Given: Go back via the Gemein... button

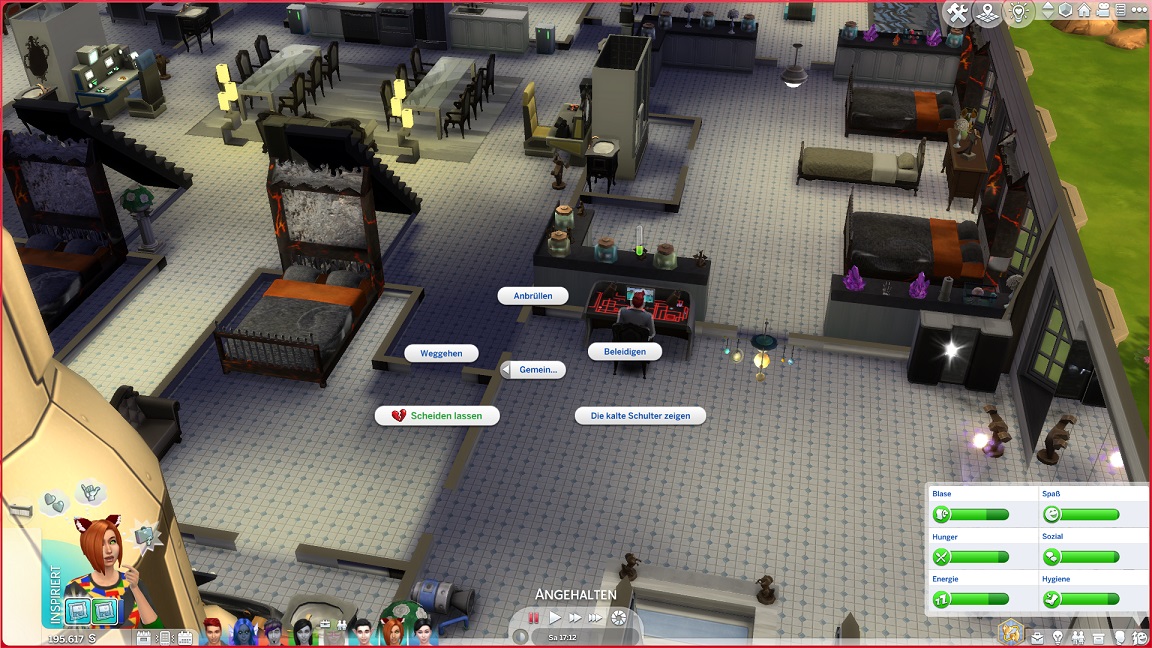Looking at the screenshot, I should click(x=532, y=370).
